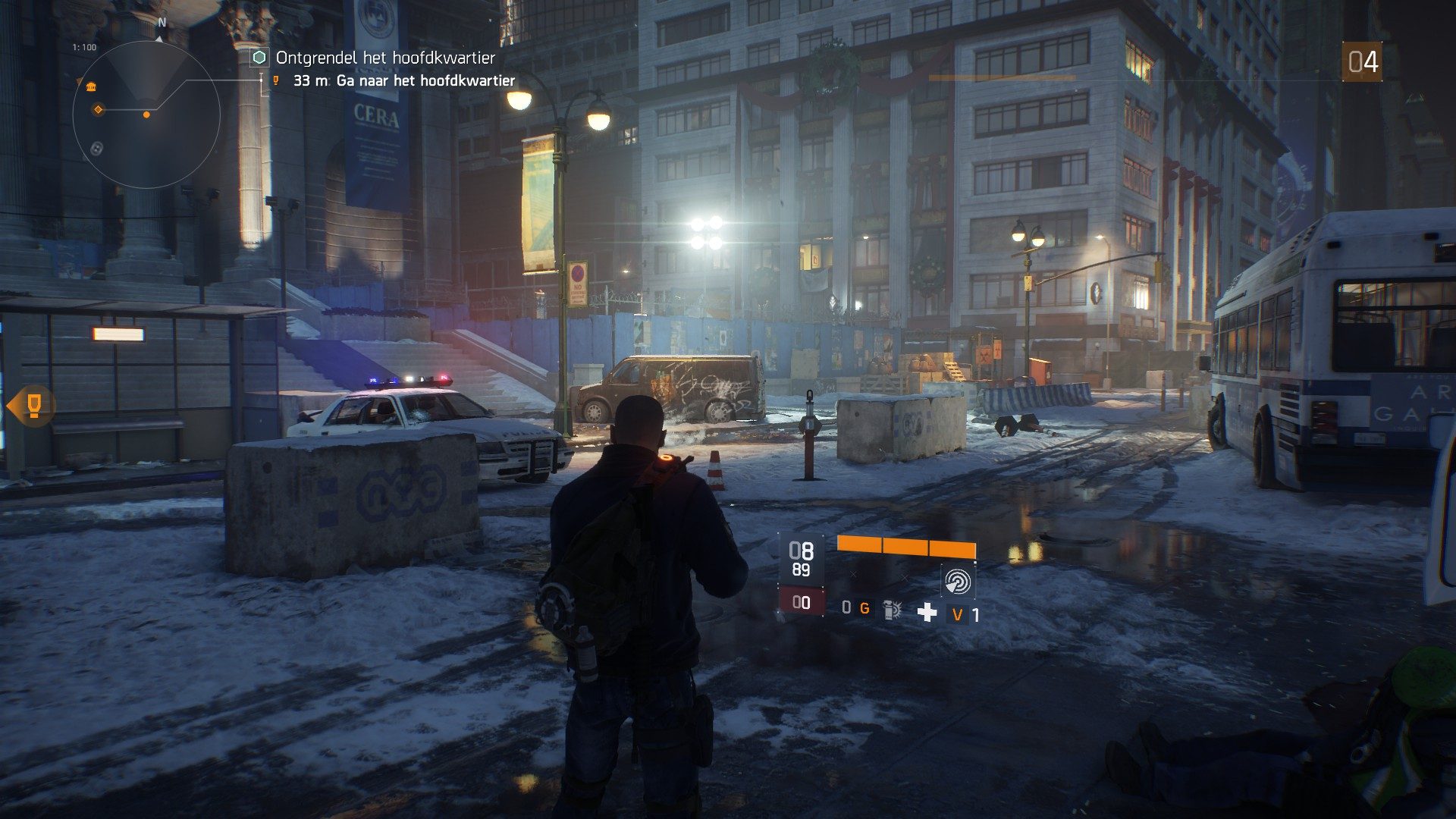Screen dimensions: 1456x819
Task: Click the player level 04 badge
Action: click(1362, 62)
